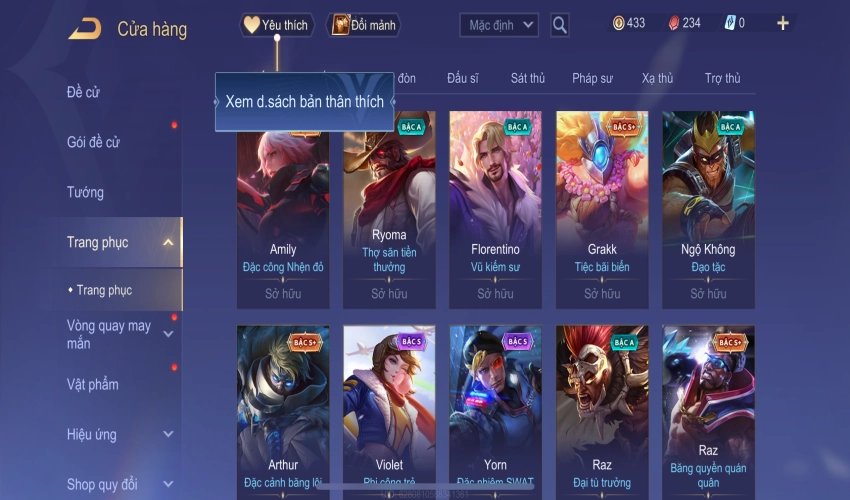This screenshot has width=850, height=500.
Task: Open the Mặc định sort dropdown
Action: pos(499,25)
